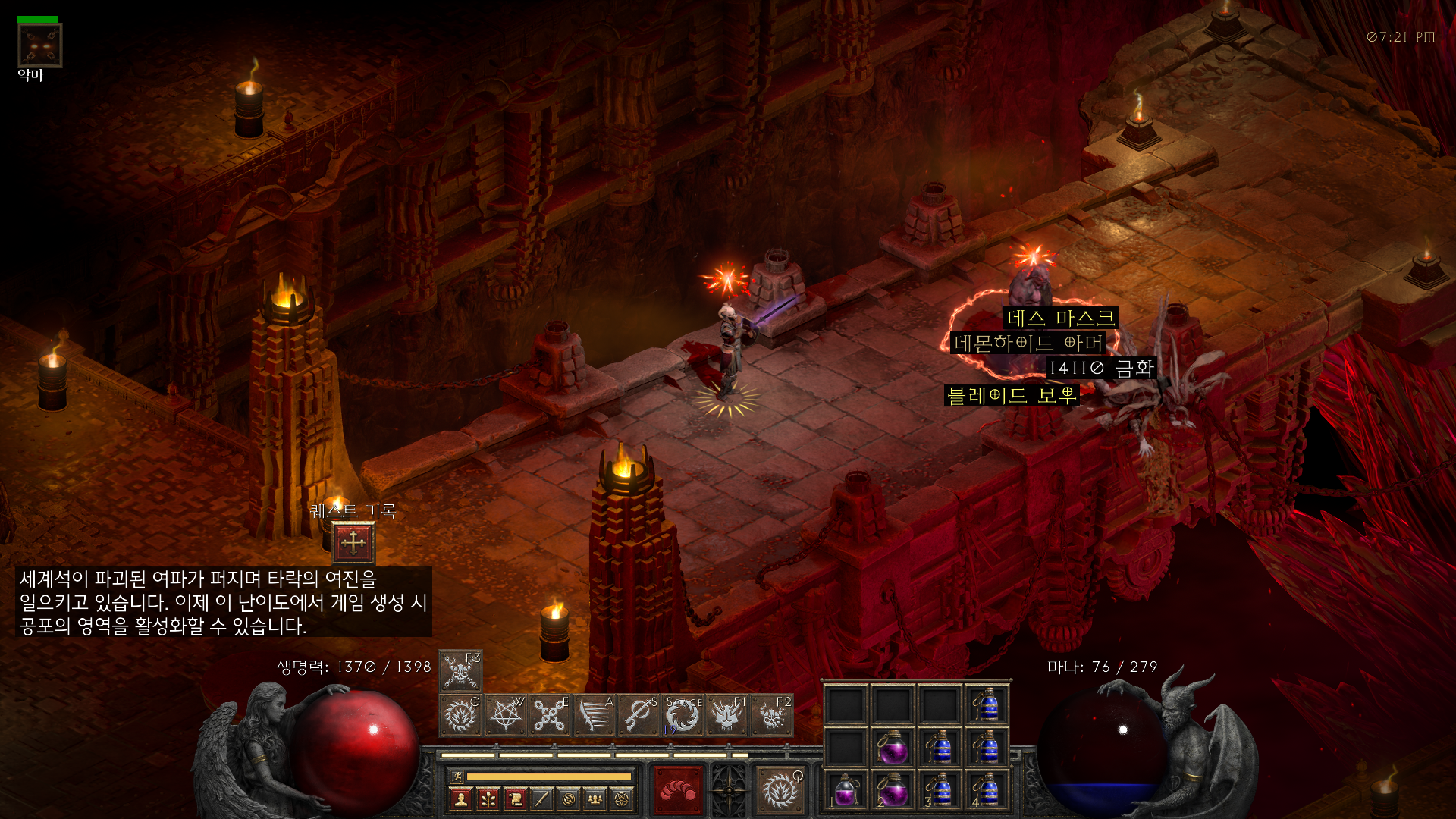Open the character sheet from the mini panel
1456x819 pixels.
[460, 799]
